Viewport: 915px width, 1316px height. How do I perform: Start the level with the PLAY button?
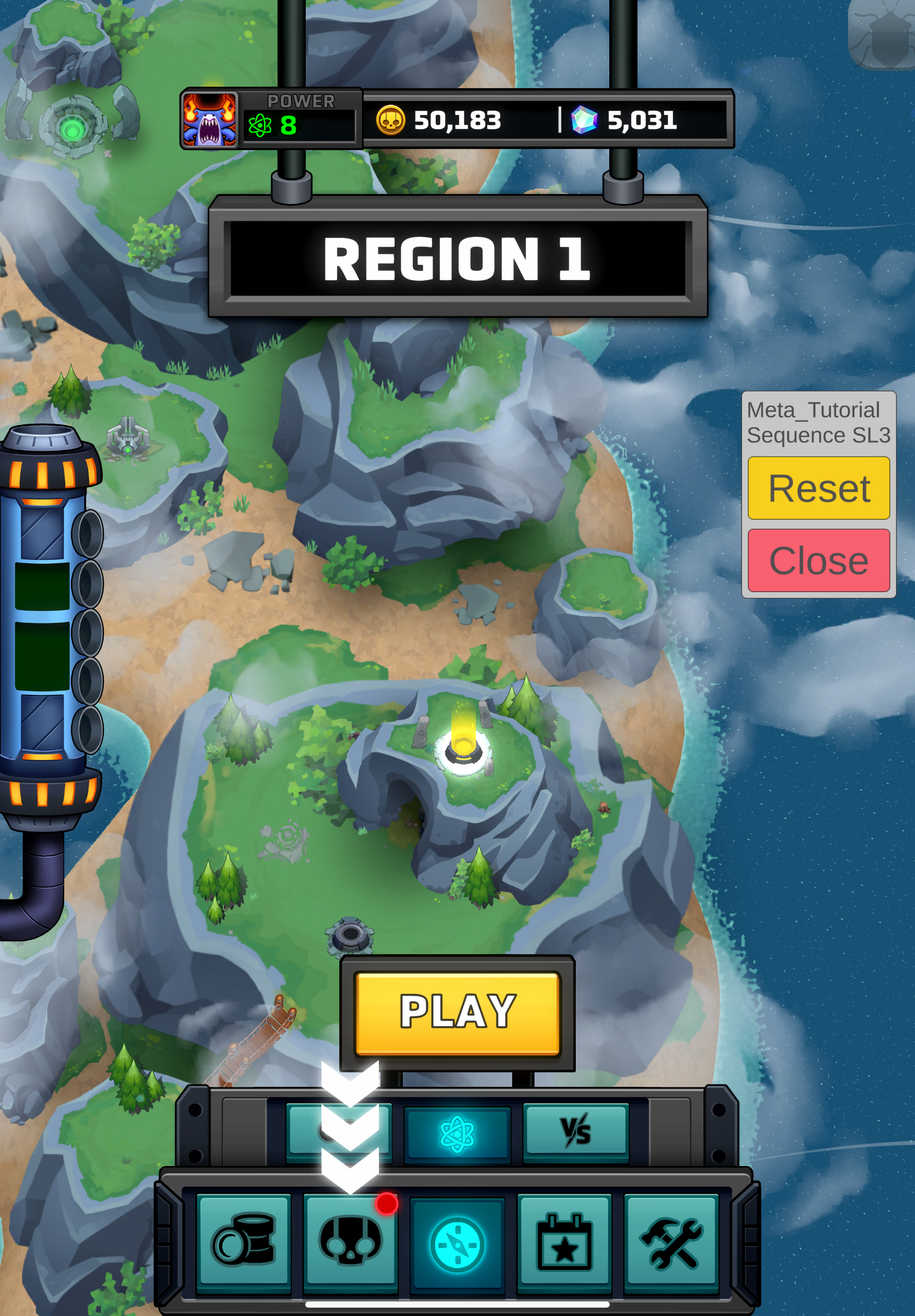pos(457,1012)
